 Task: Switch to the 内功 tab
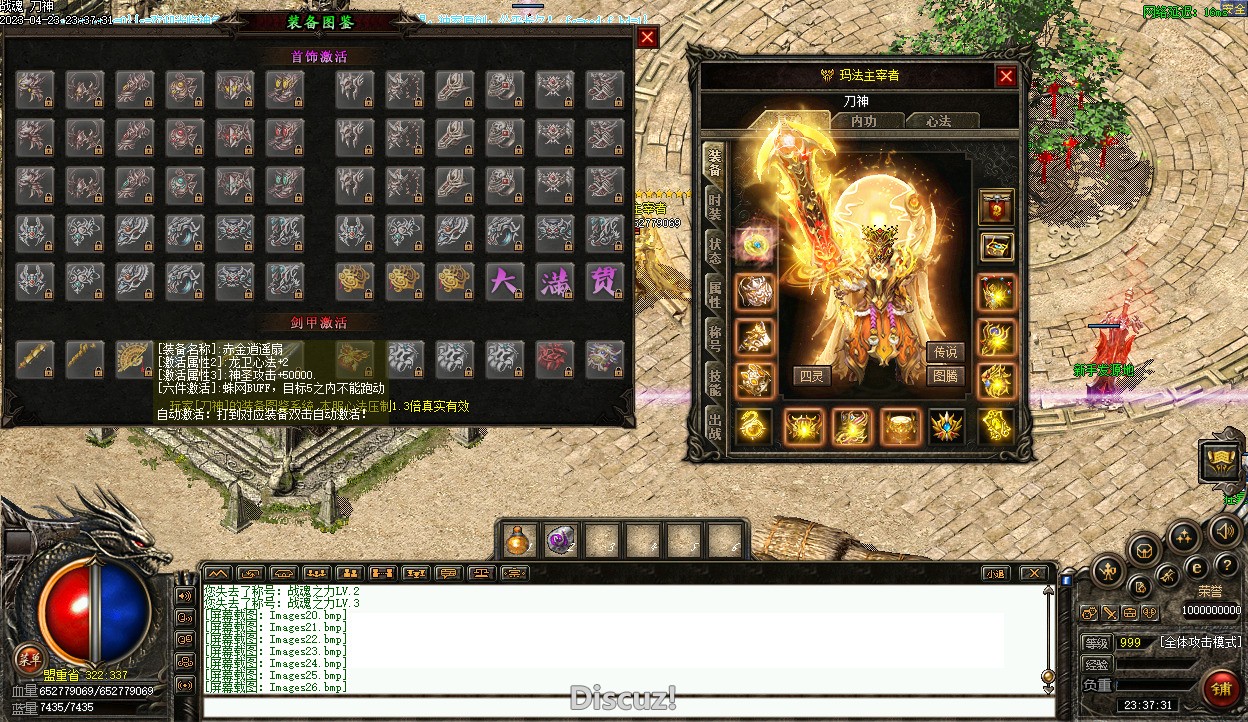click(x=863, y=121)
